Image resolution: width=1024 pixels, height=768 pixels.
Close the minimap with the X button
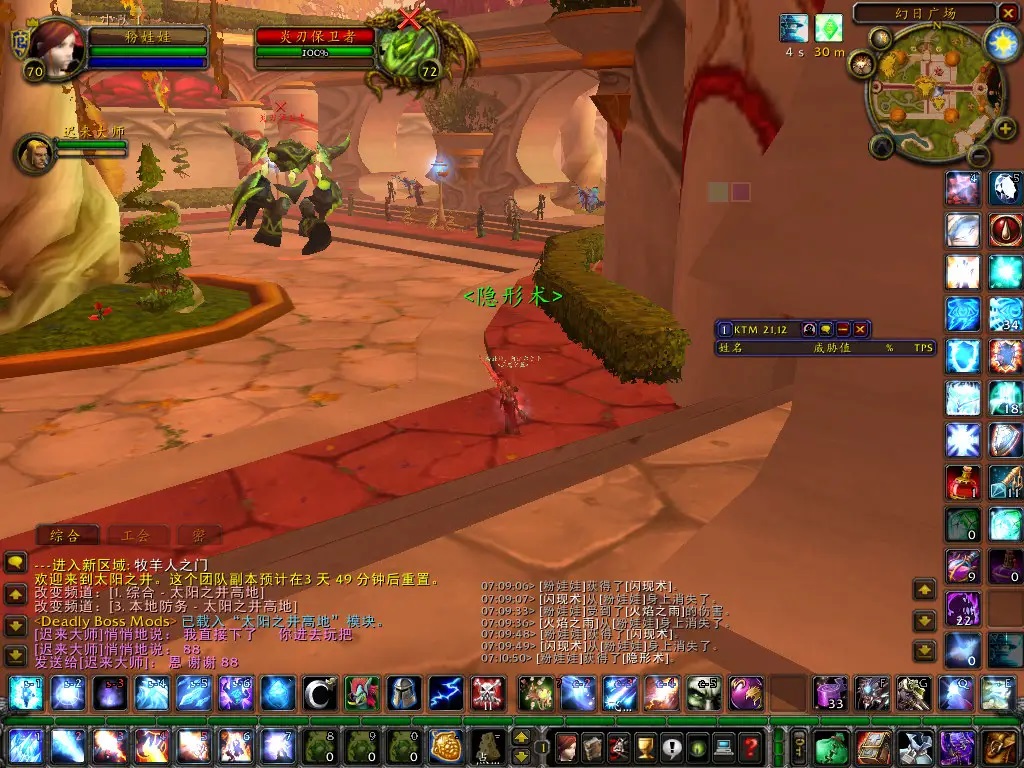point(1007,13)
